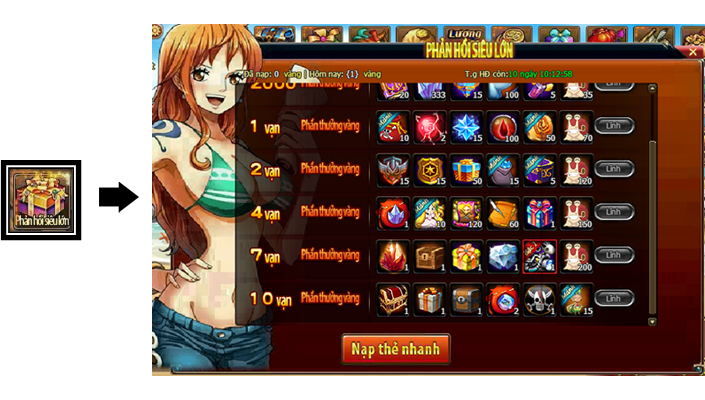Click the Nạp thẻ nhanh button
The width and height of the screenshot is (705, 400).
coord(396,349)
